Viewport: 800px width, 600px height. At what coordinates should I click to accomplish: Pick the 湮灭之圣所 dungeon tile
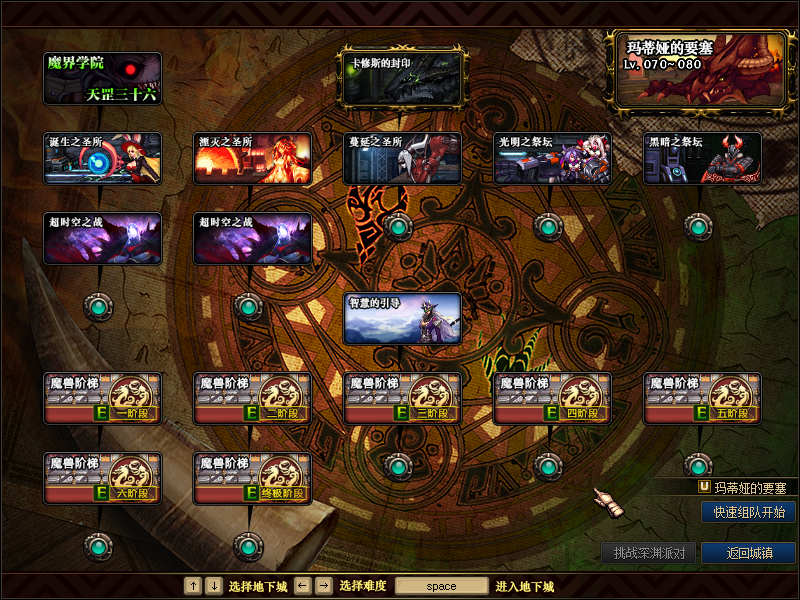click(252, 158)
